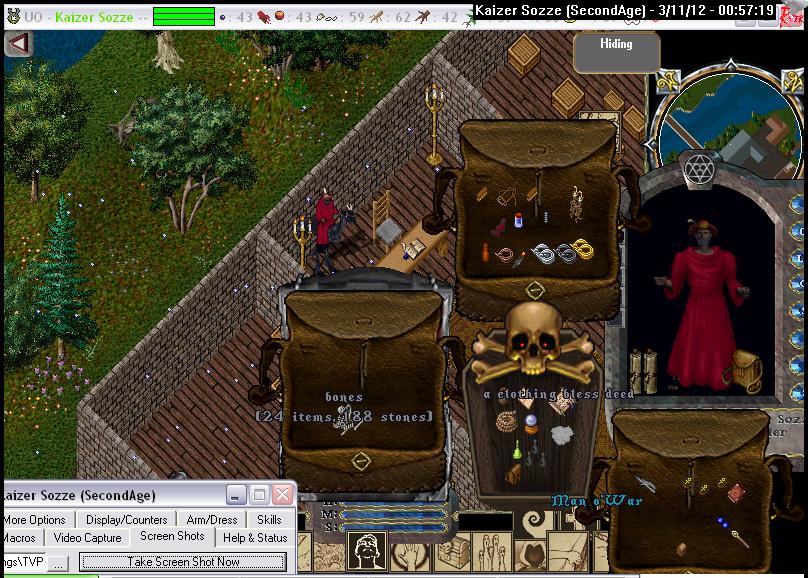The width and height of the screenshot is (808, 578).
Task: Close the Razor assistant window
Action: [x=284, y=495]
